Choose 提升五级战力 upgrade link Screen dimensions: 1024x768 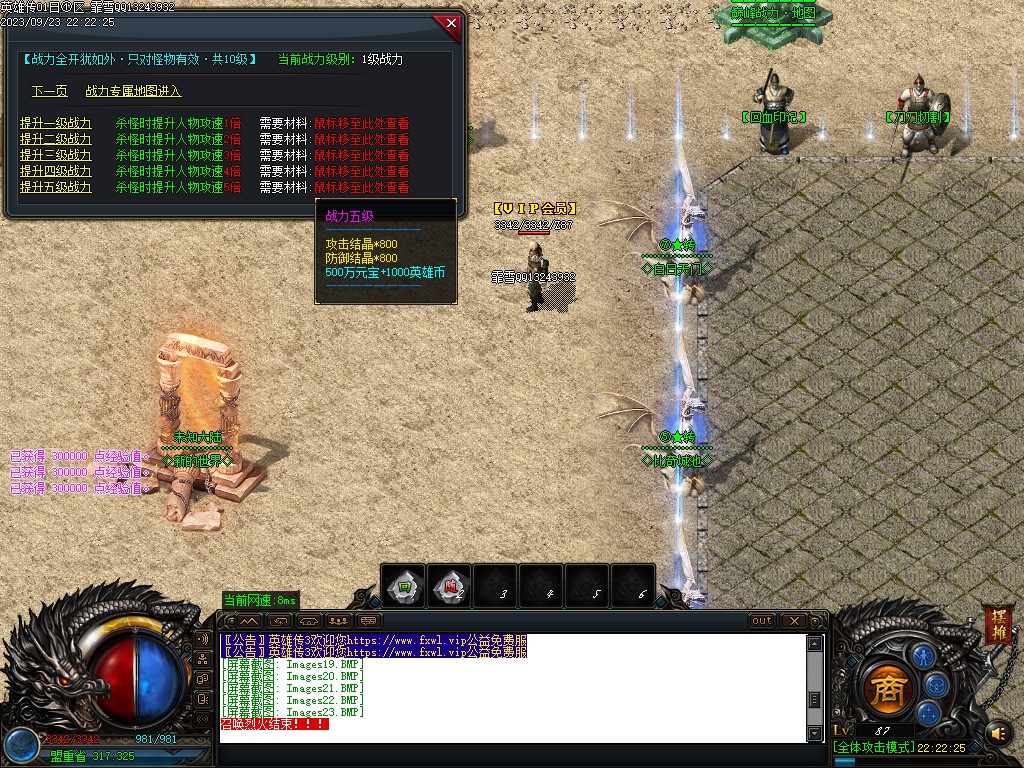[55, 187]
